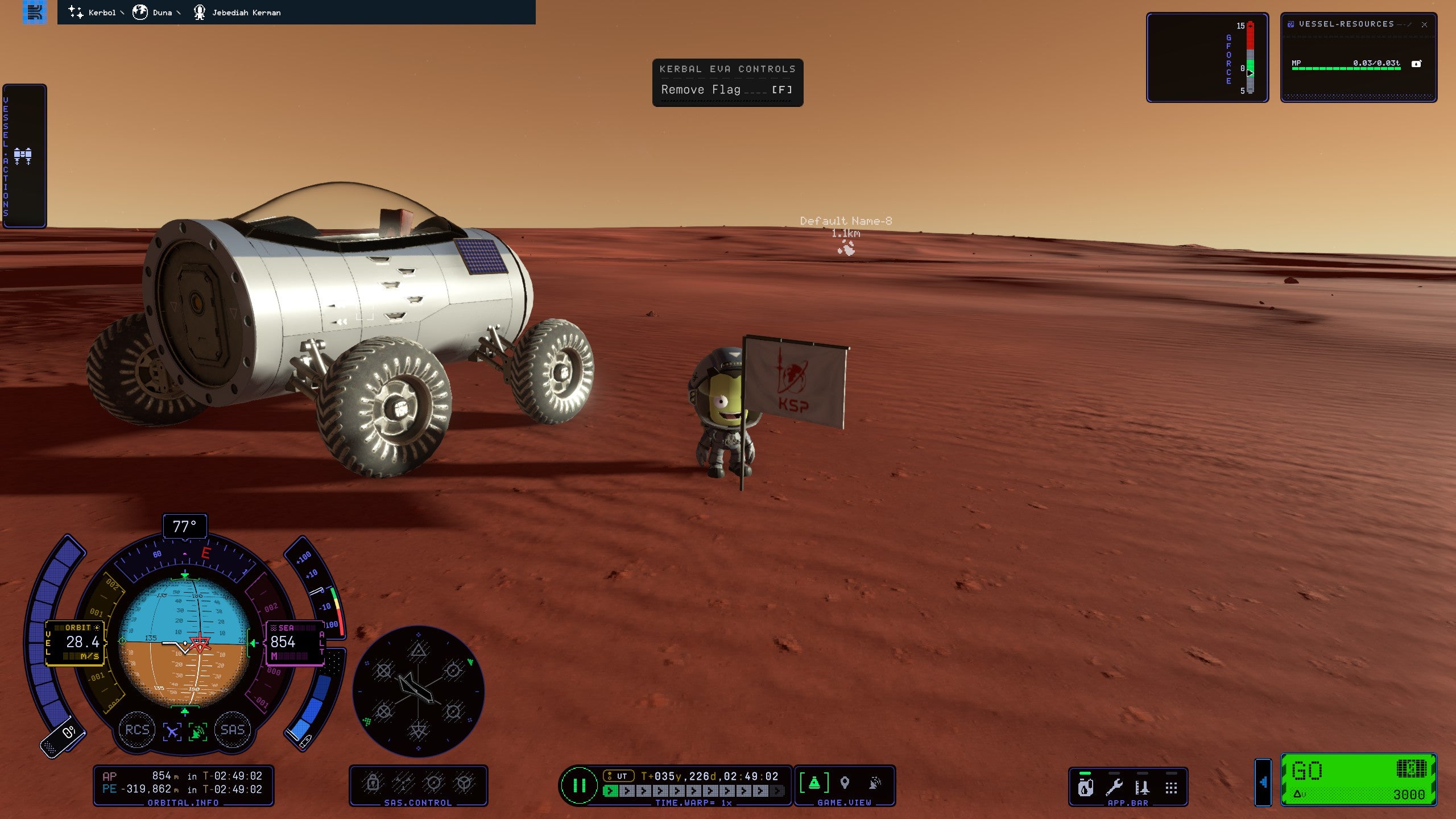Hit the green GO staging button
Image resolution: width=1456 pixels, height=819 pixels.
coord(1358,779)
